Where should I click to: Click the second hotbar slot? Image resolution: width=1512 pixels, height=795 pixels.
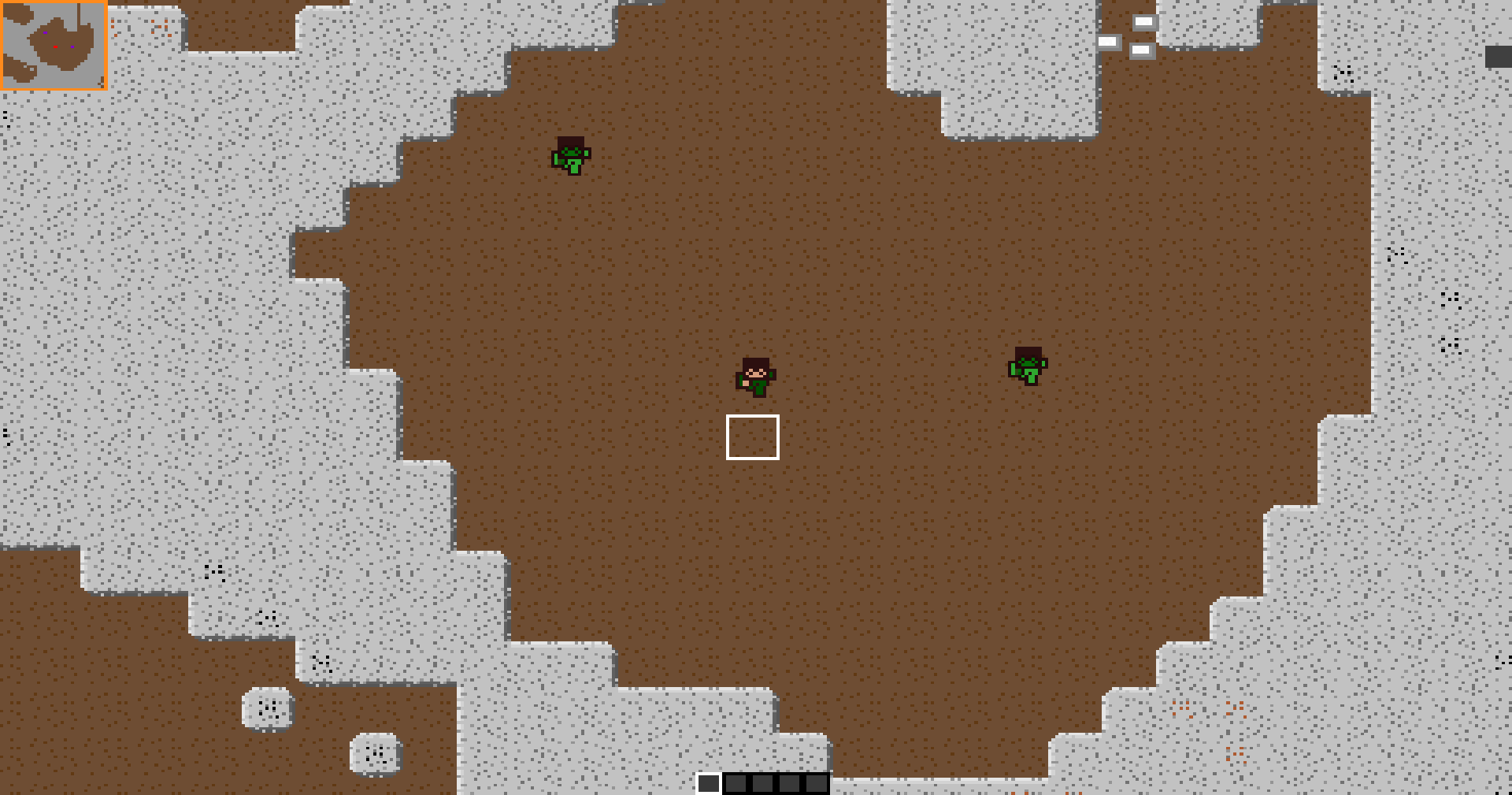(736, 784)
